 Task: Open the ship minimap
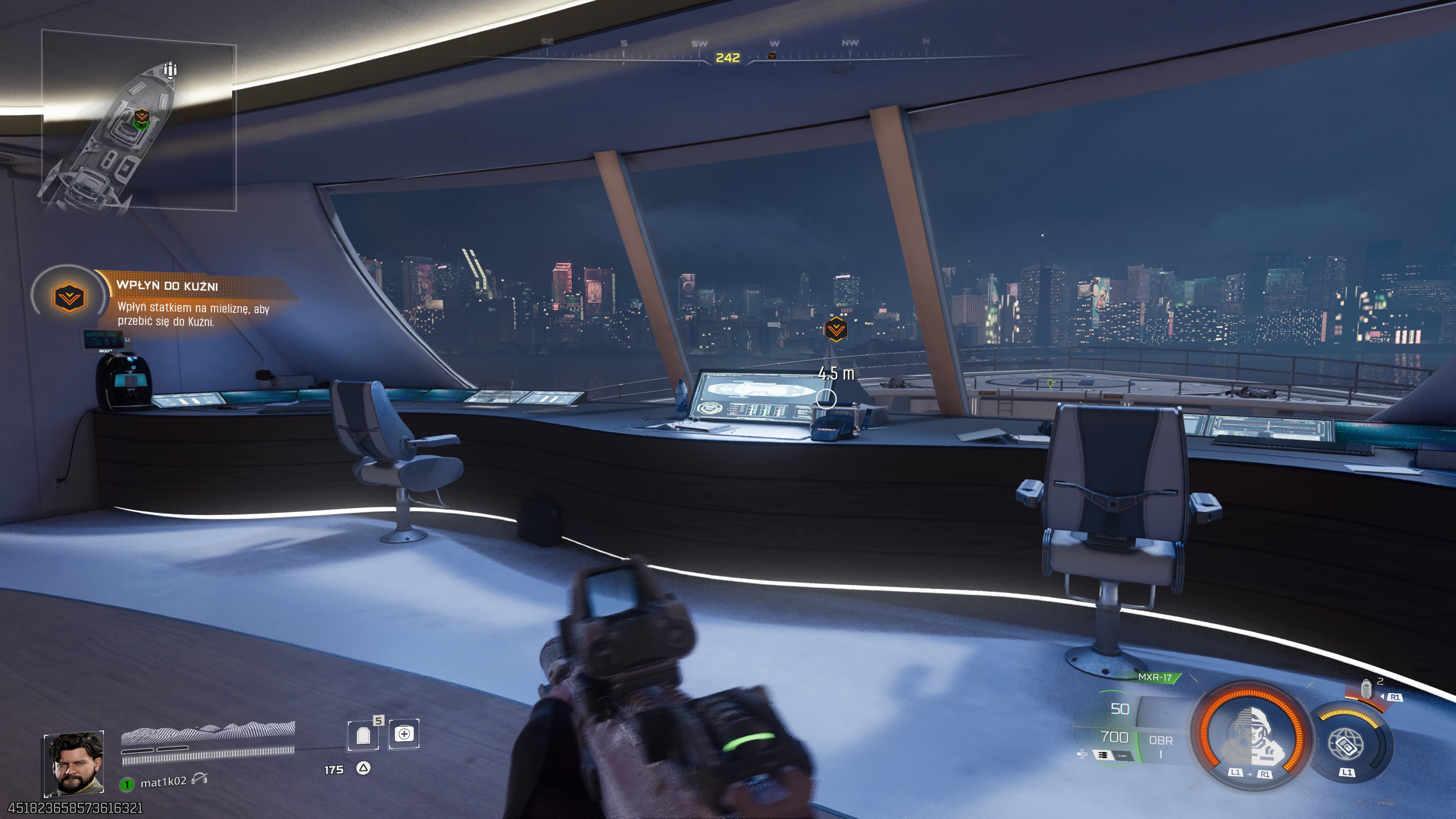[138, 121]
